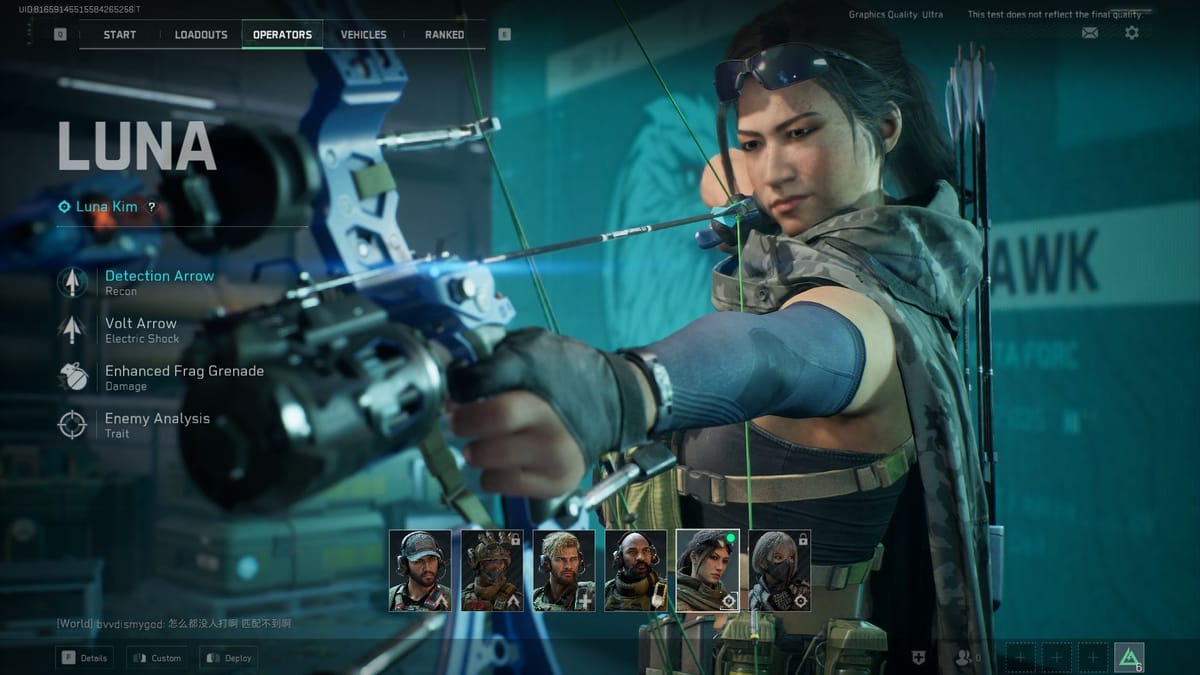1200x675 pixels.
Task: Open the mail envelope icon
Action: pos(1090,33)
